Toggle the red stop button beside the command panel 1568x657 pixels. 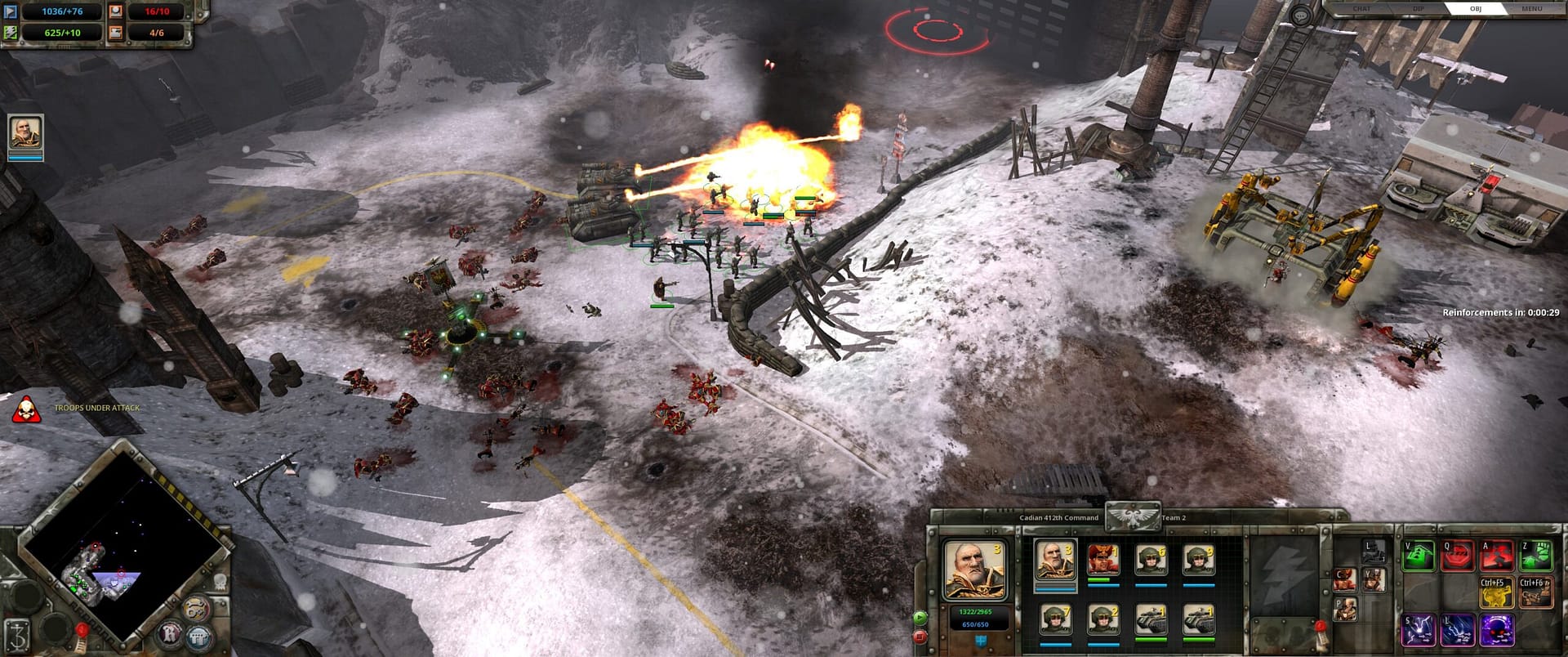point(920,638)
